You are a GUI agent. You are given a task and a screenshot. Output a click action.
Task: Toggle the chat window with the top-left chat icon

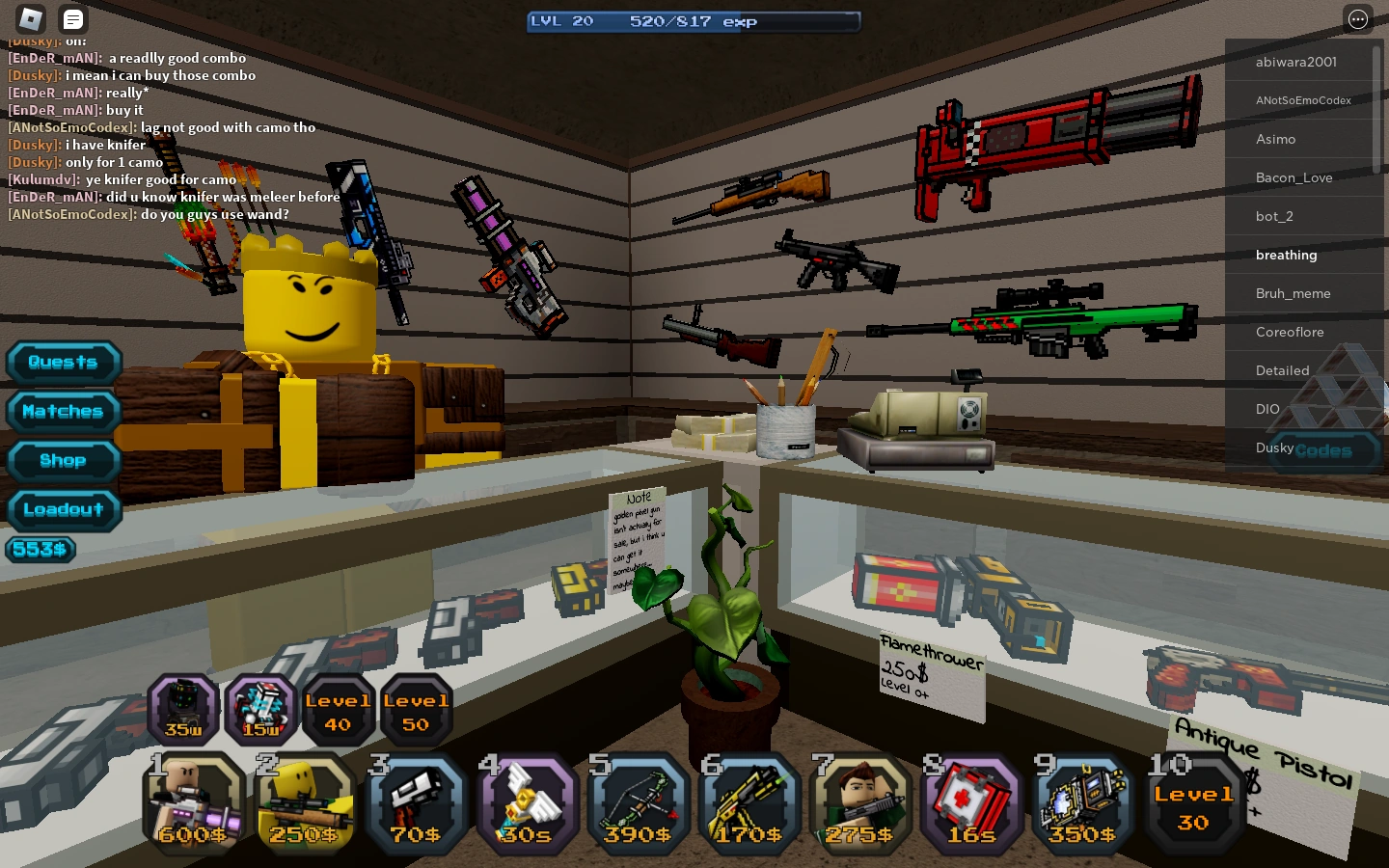pyautogui.click(x=72, y=19)
